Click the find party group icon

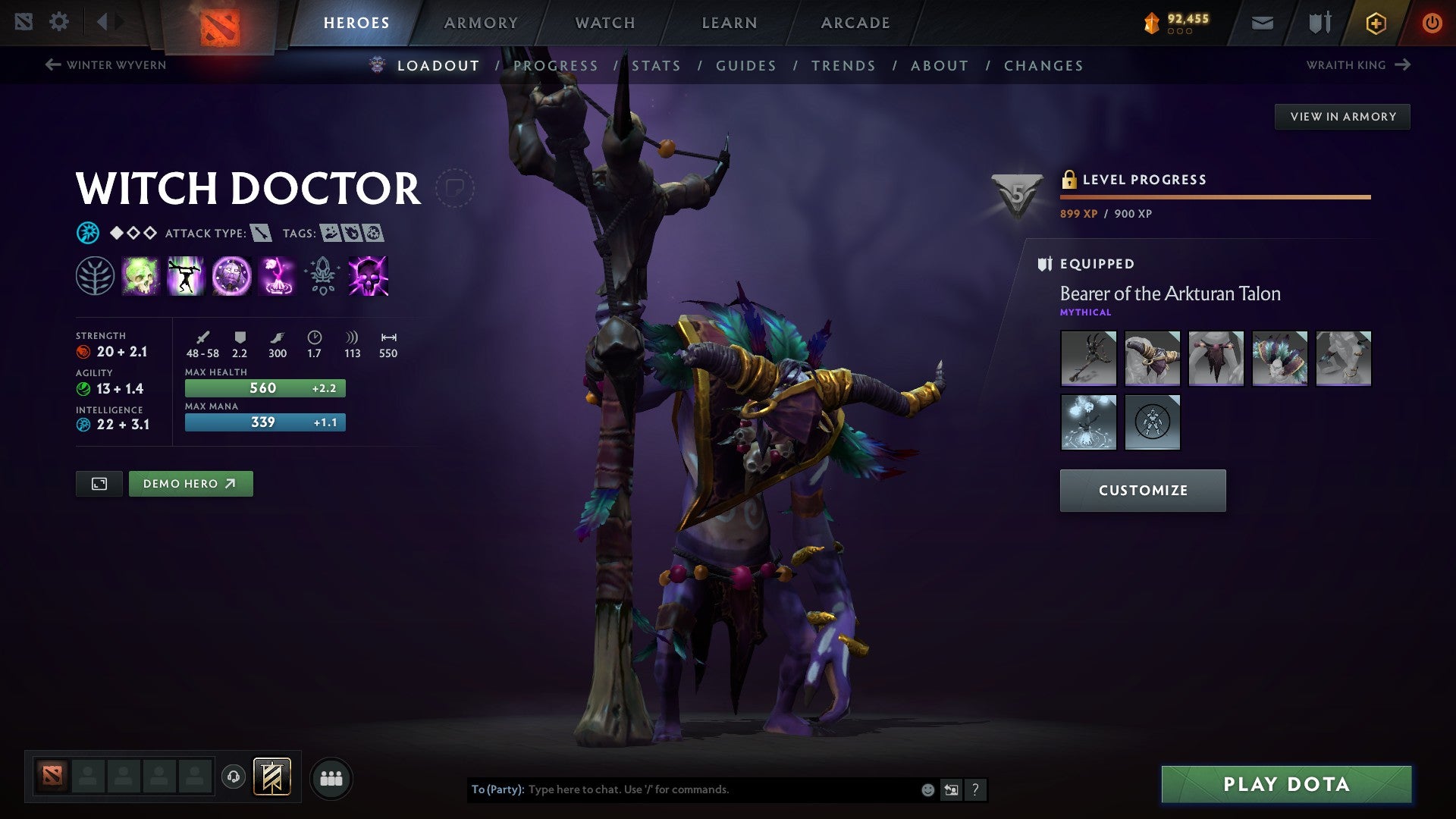pos(331,777)
